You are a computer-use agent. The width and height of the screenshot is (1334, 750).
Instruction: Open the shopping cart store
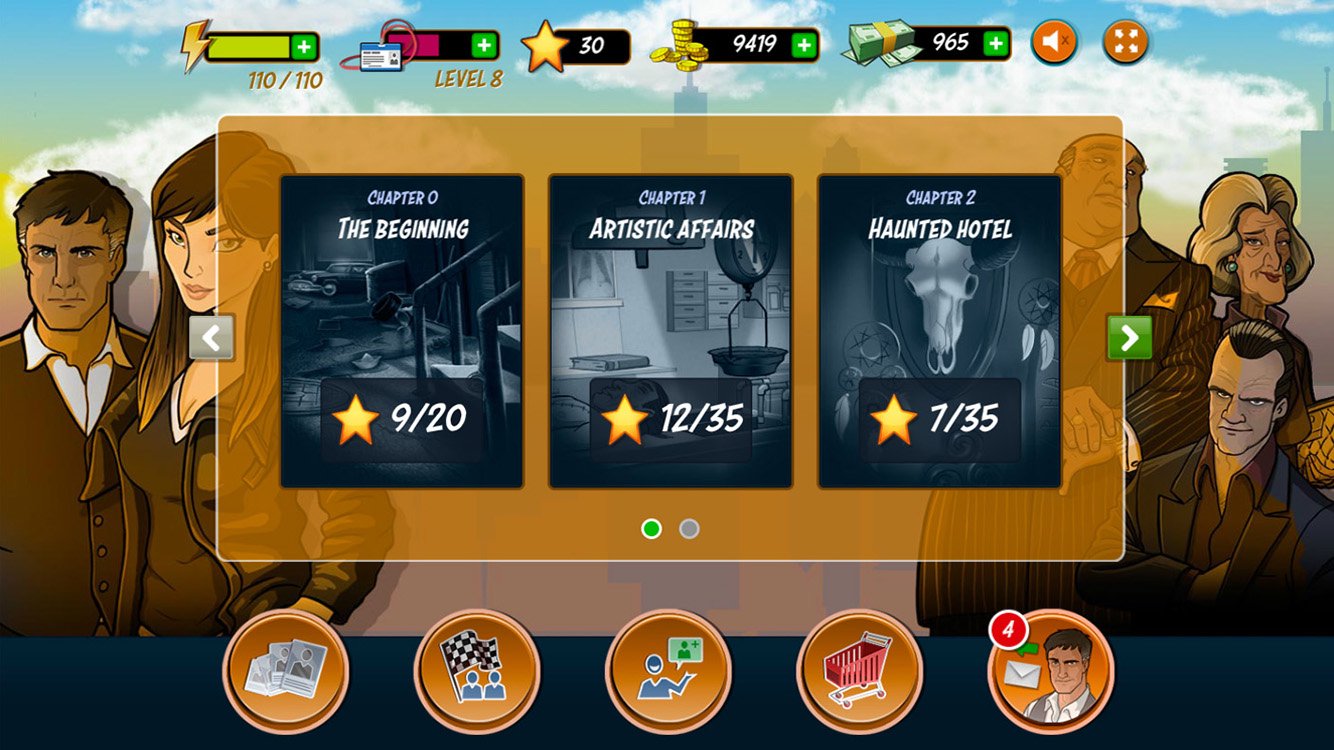coord(859,671)
